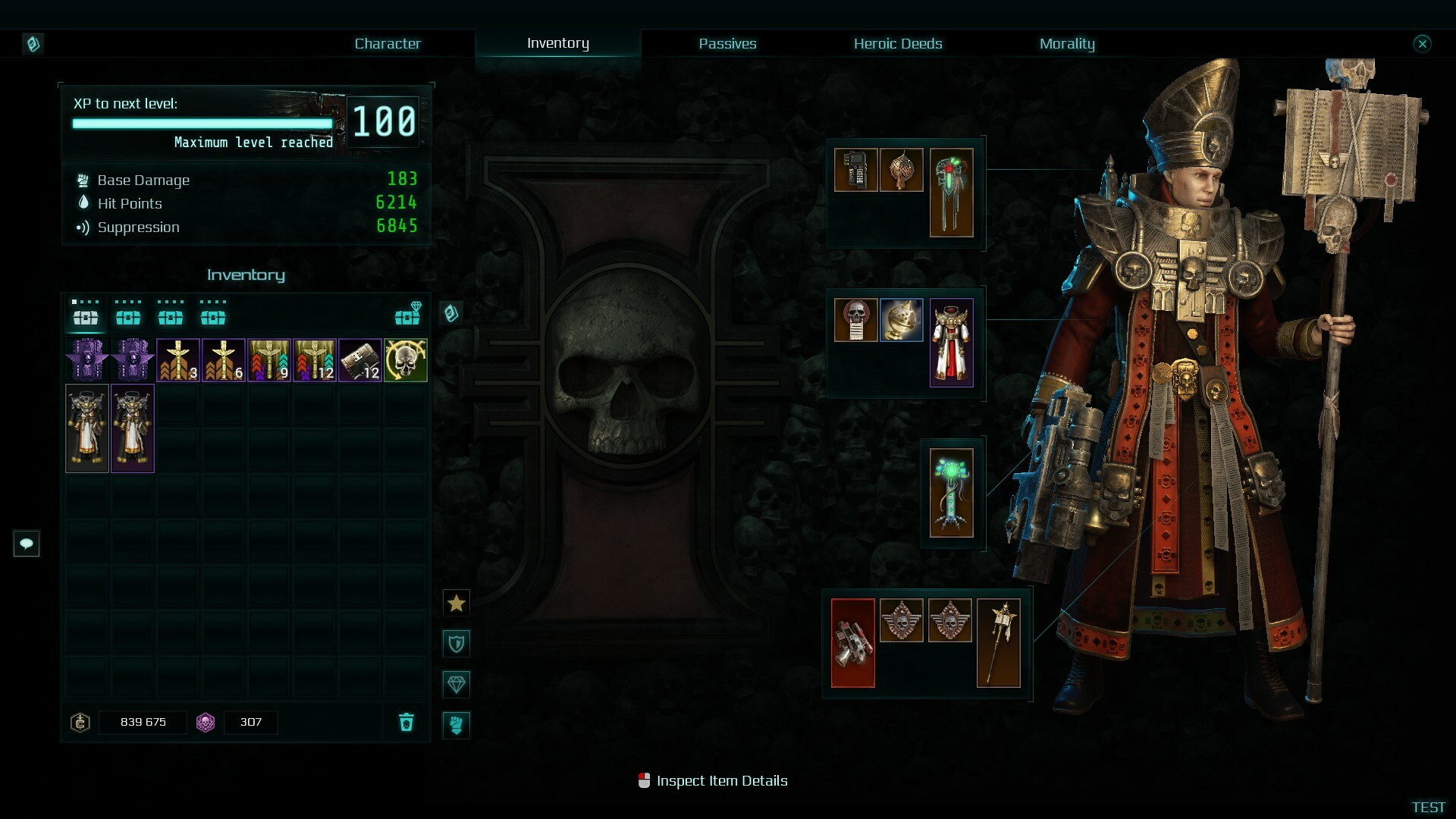Select the first purple armor item in inventory
Image resolution: width=1456 pixels, height=819 pixels.
86,360
